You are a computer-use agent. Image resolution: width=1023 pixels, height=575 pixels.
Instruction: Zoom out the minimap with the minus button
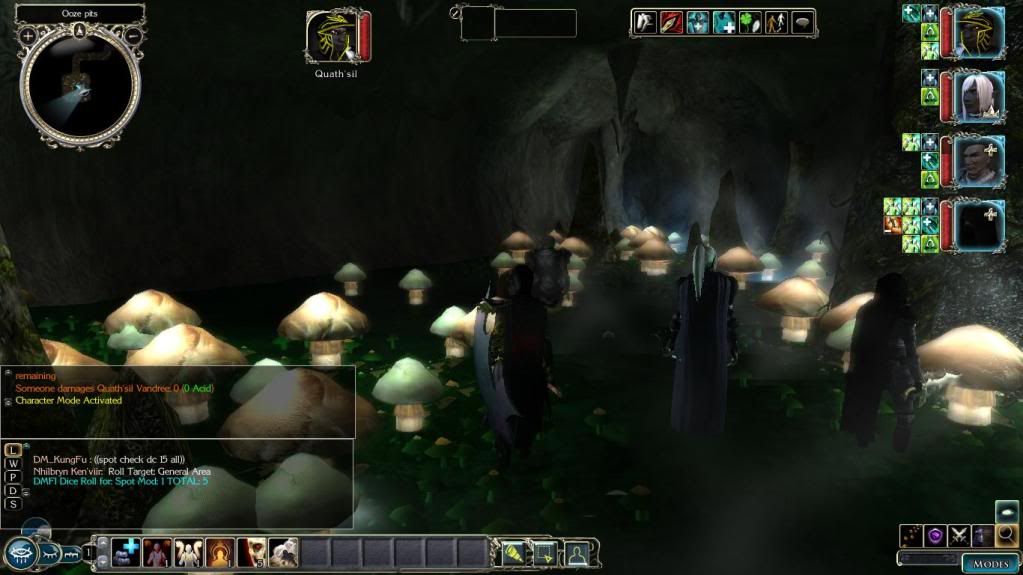tap(132, 36)
